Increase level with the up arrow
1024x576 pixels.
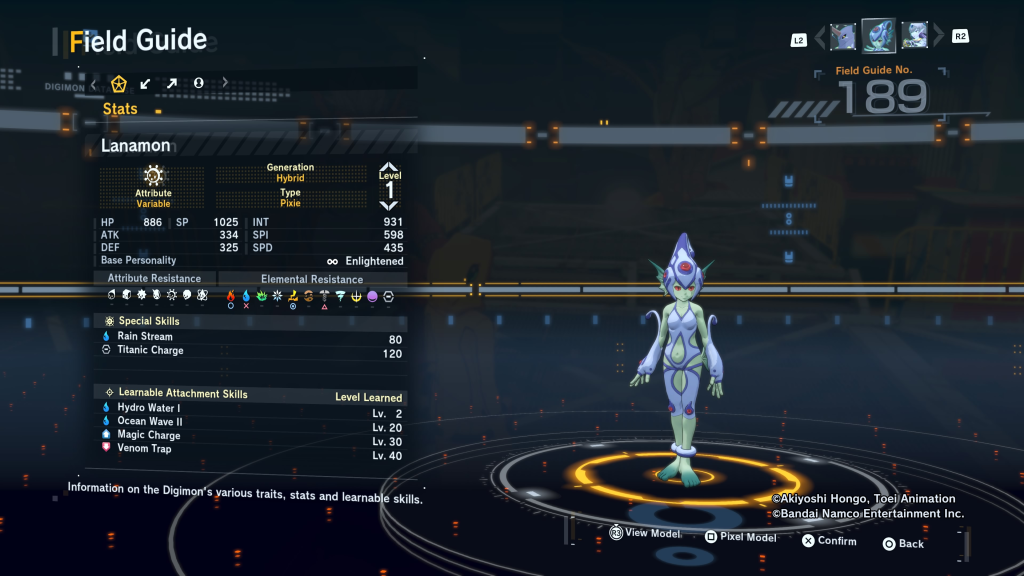pyautogui.click(x=389, y=168)
